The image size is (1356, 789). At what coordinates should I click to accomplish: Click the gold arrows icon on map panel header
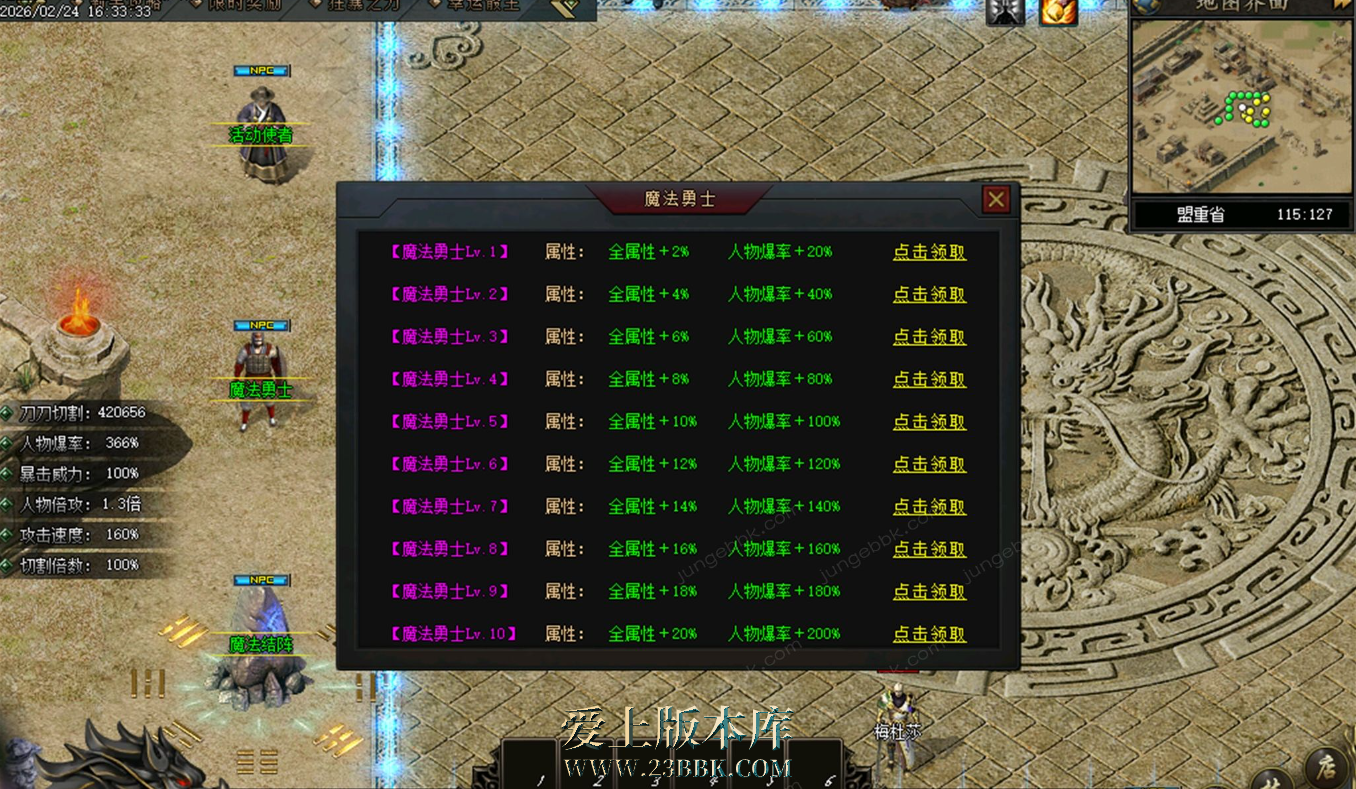coord(1345,4)
